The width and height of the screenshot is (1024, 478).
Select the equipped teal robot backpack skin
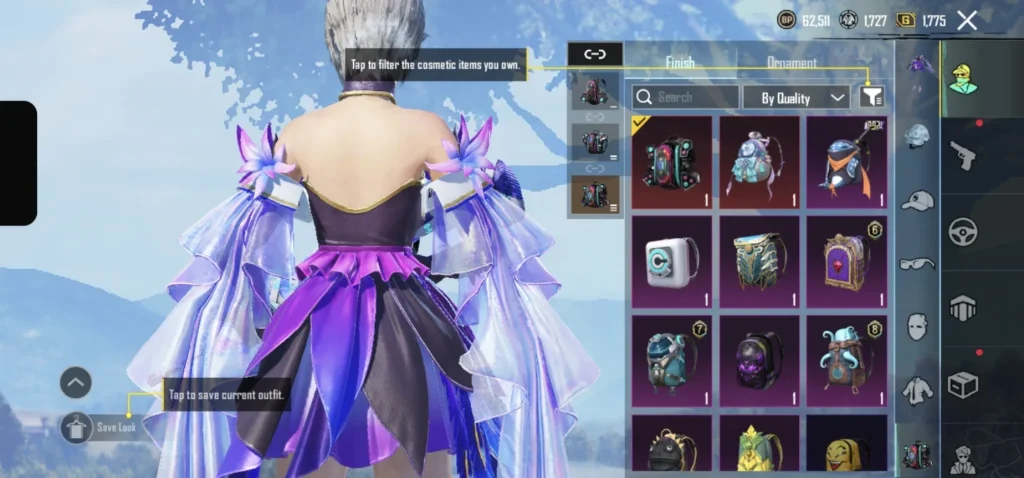pos(672,162)
